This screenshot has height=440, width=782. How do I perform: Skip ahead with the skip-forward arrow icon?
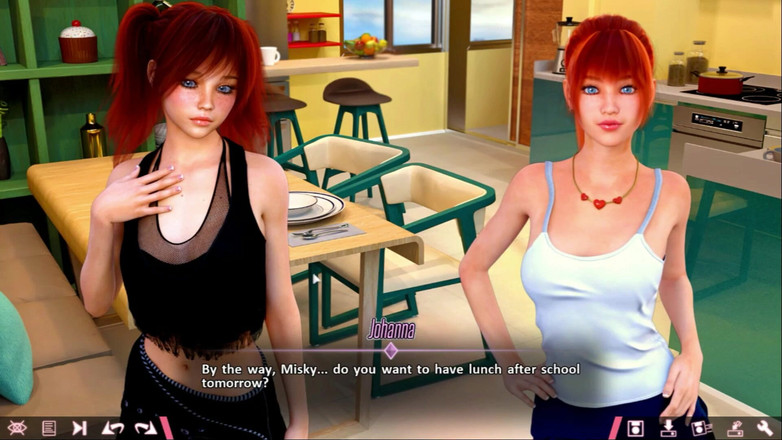tap(80, 428)
